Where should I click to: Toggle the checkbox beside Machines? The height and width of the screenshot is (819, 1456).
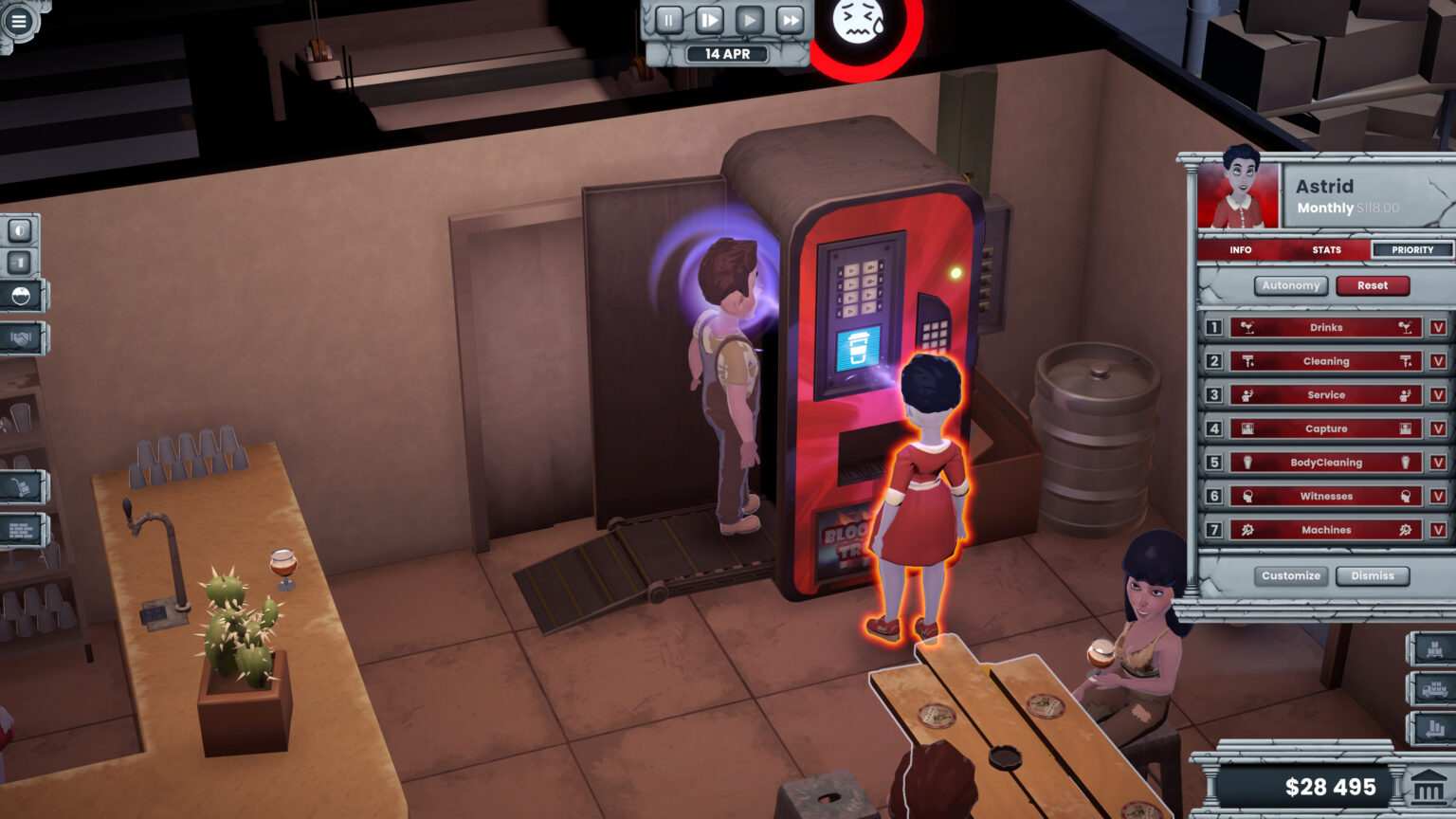click(1438, 531)
